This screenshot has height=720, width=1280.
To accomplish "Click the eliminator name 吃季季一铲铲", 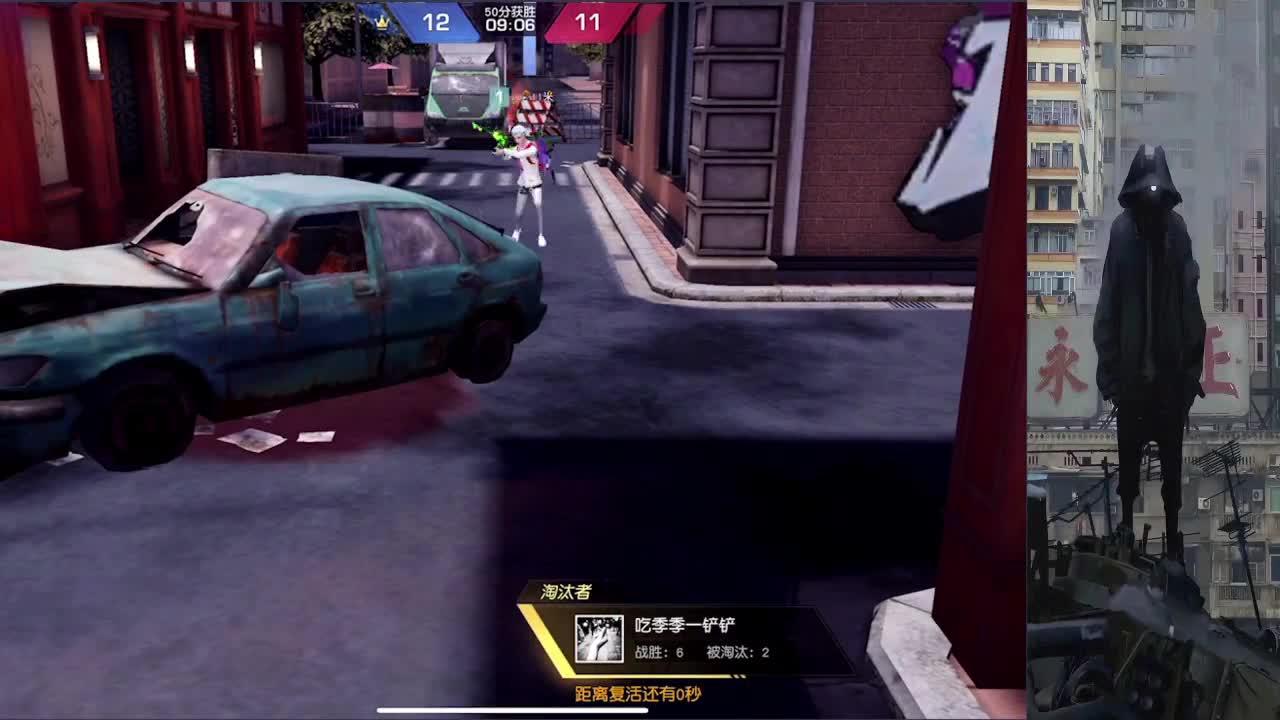I will point(686,624).
